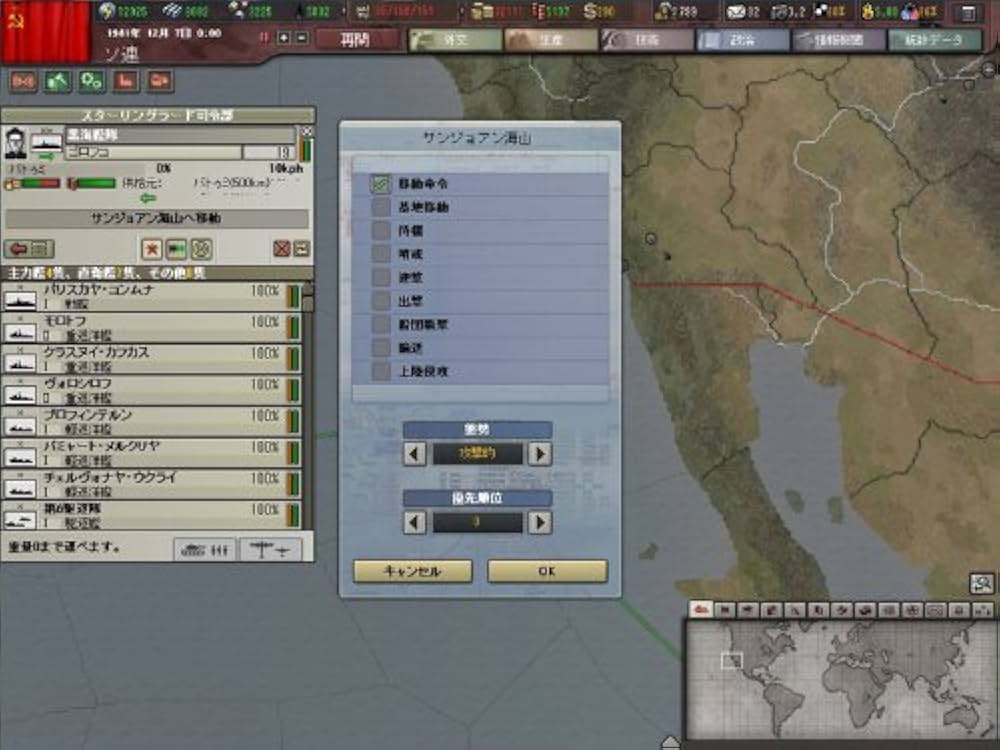Open the top-right menu button
Image resolution: width=1000 pixels, height=750 pixels.
tap(965, 13)
